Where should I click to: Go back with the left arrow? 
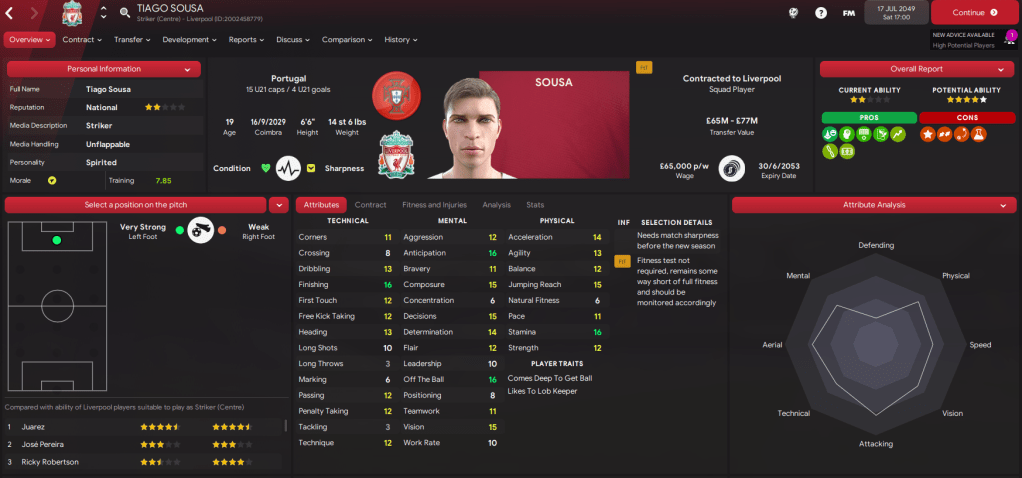[x=11, y=13]
